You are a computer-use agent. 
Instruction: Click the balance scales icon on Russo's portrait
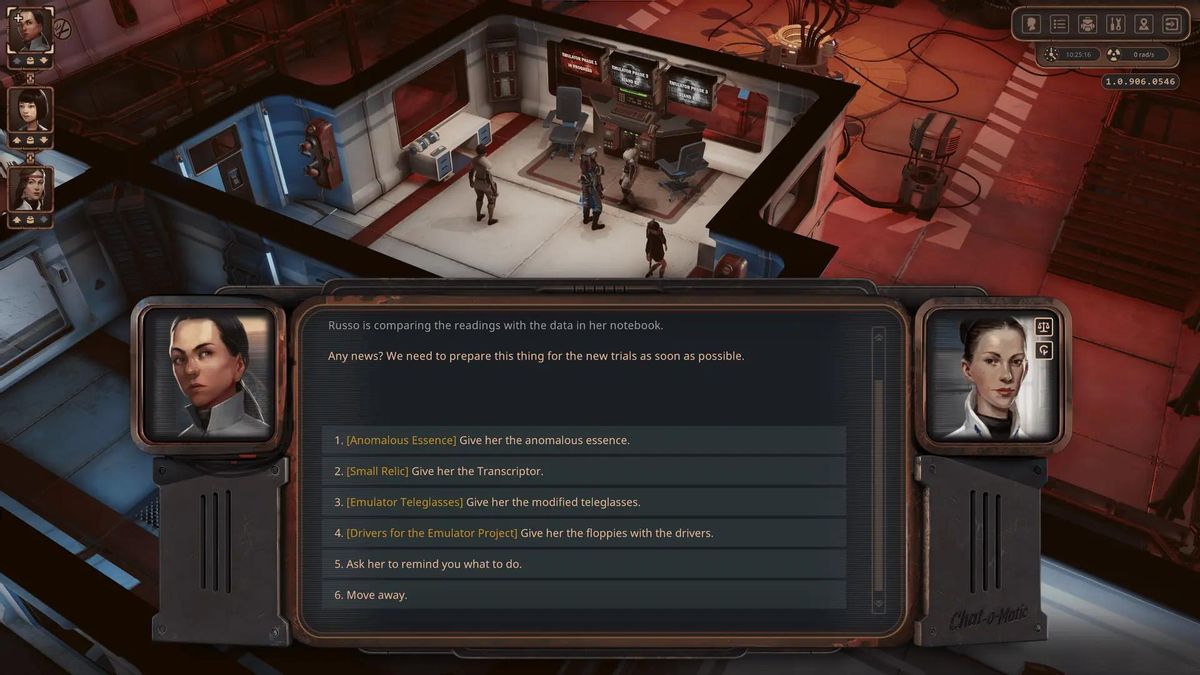point(1044,327)
